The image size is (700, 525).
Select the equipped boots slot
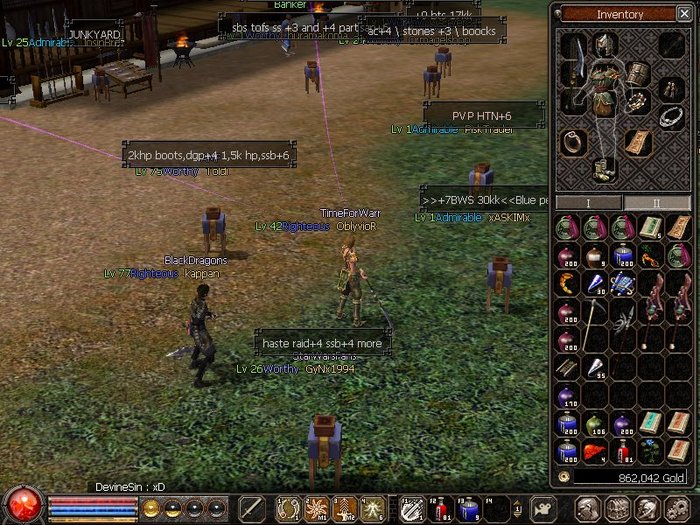(x=604, y=169)
